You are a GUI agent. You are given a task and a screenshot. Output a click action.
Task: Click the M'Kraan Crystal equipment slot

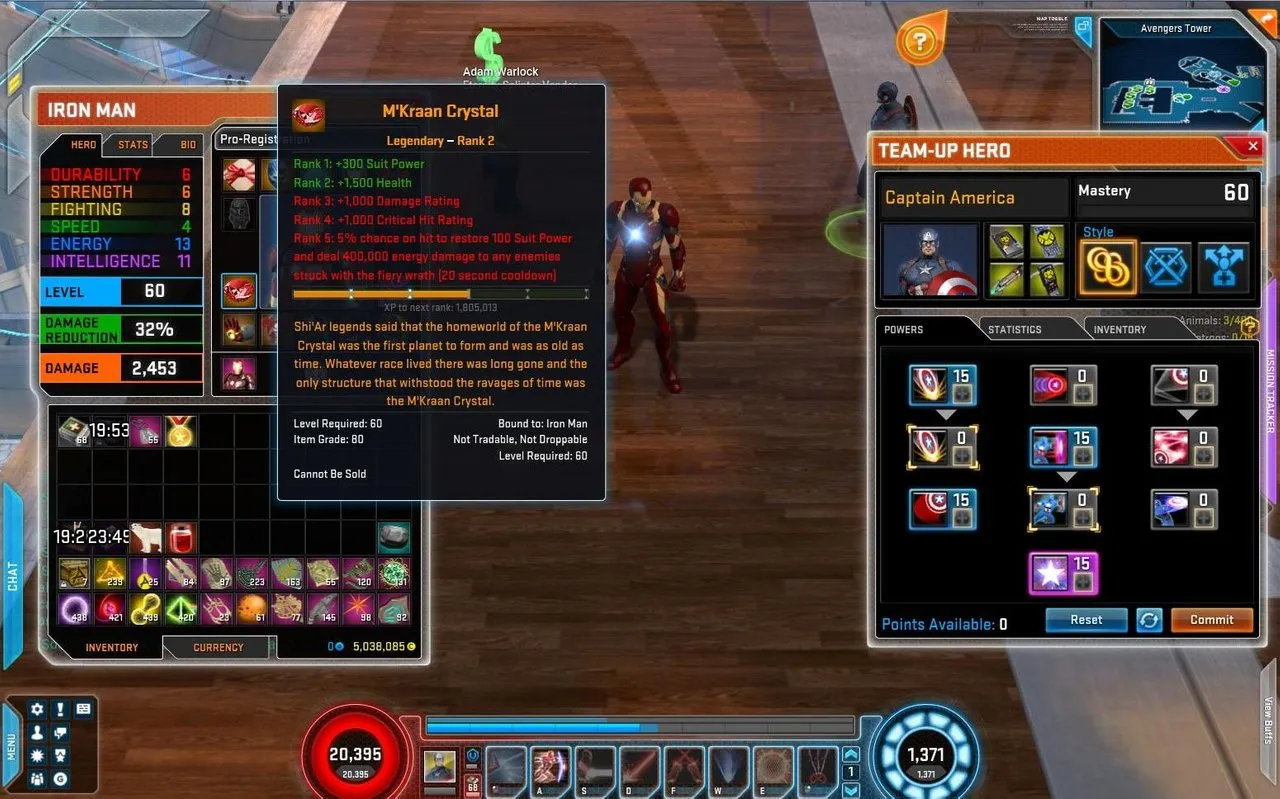coord(238,291)
